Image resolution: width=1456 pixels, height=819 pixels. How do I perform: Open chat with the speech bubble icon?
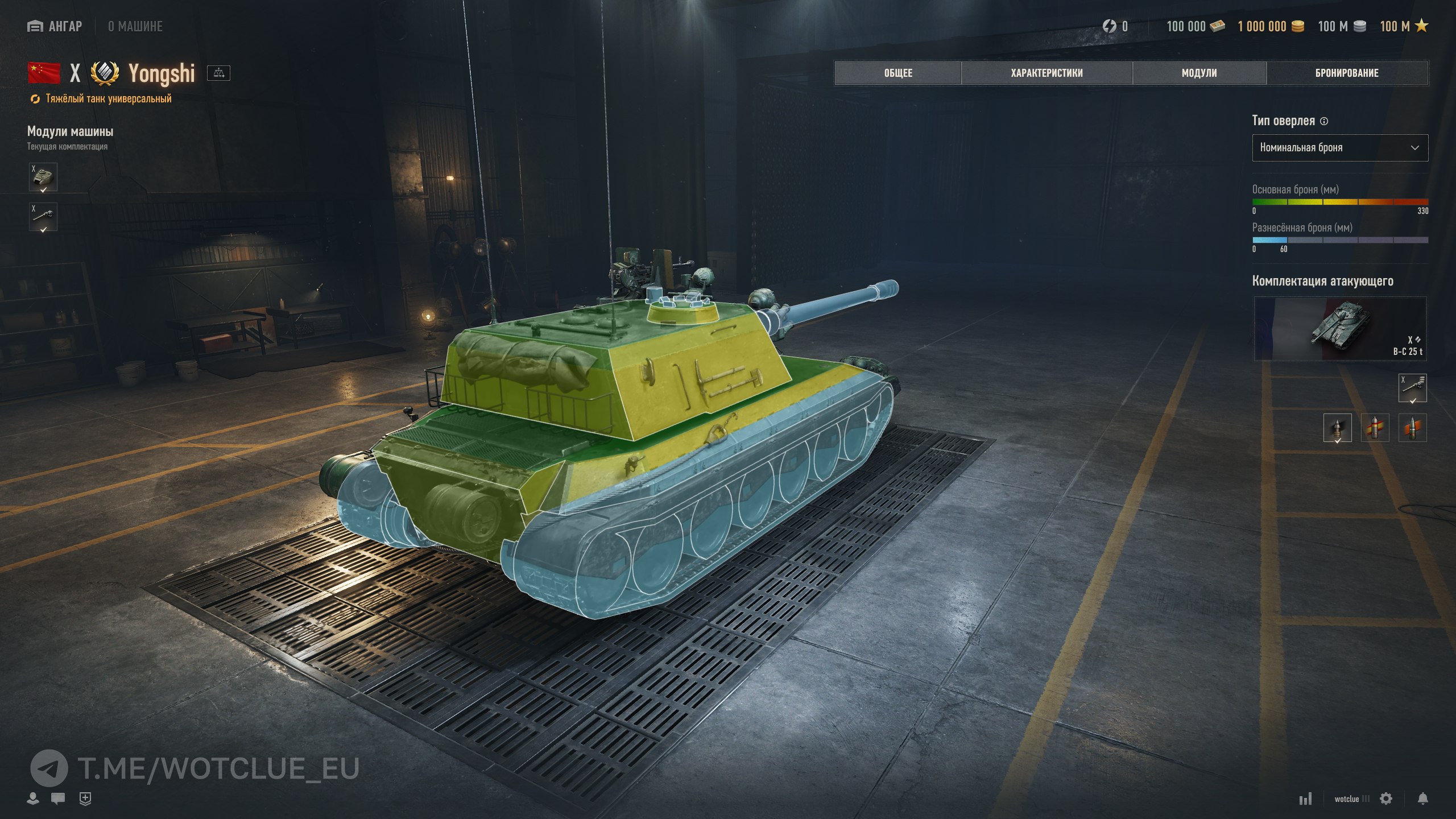pos(58,799)
